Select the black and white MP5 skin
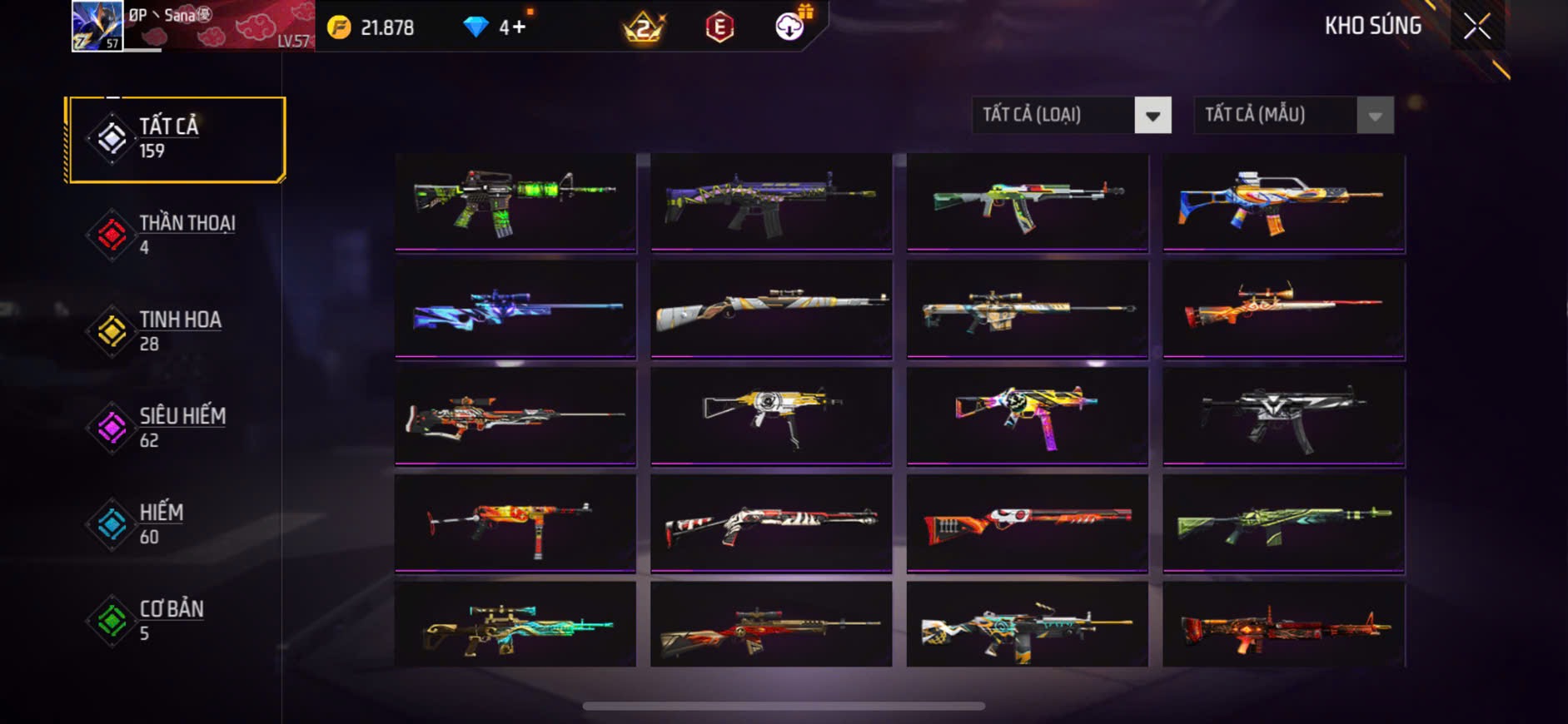 tap(1283, 414)
